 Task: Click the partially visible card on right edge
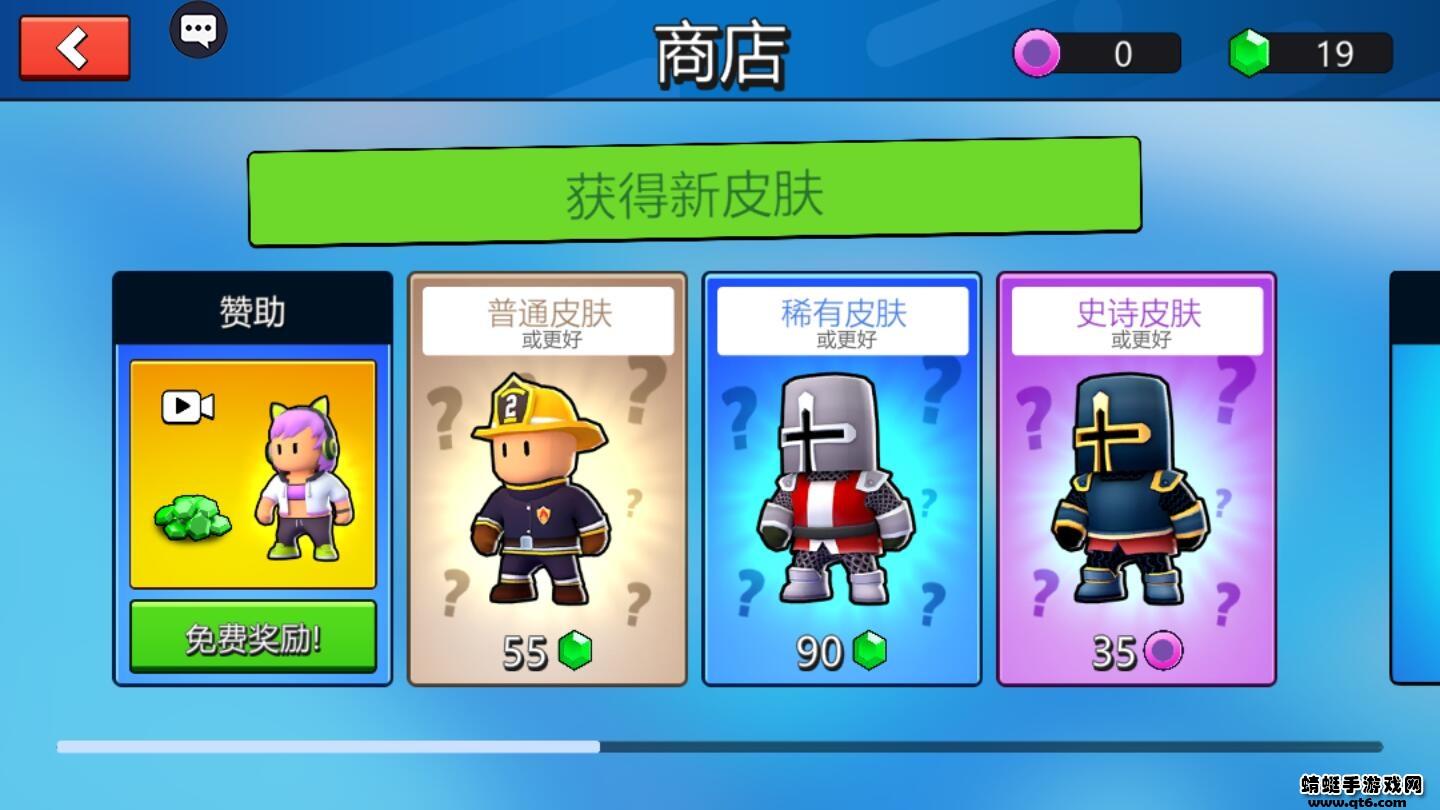point(1412,480)
